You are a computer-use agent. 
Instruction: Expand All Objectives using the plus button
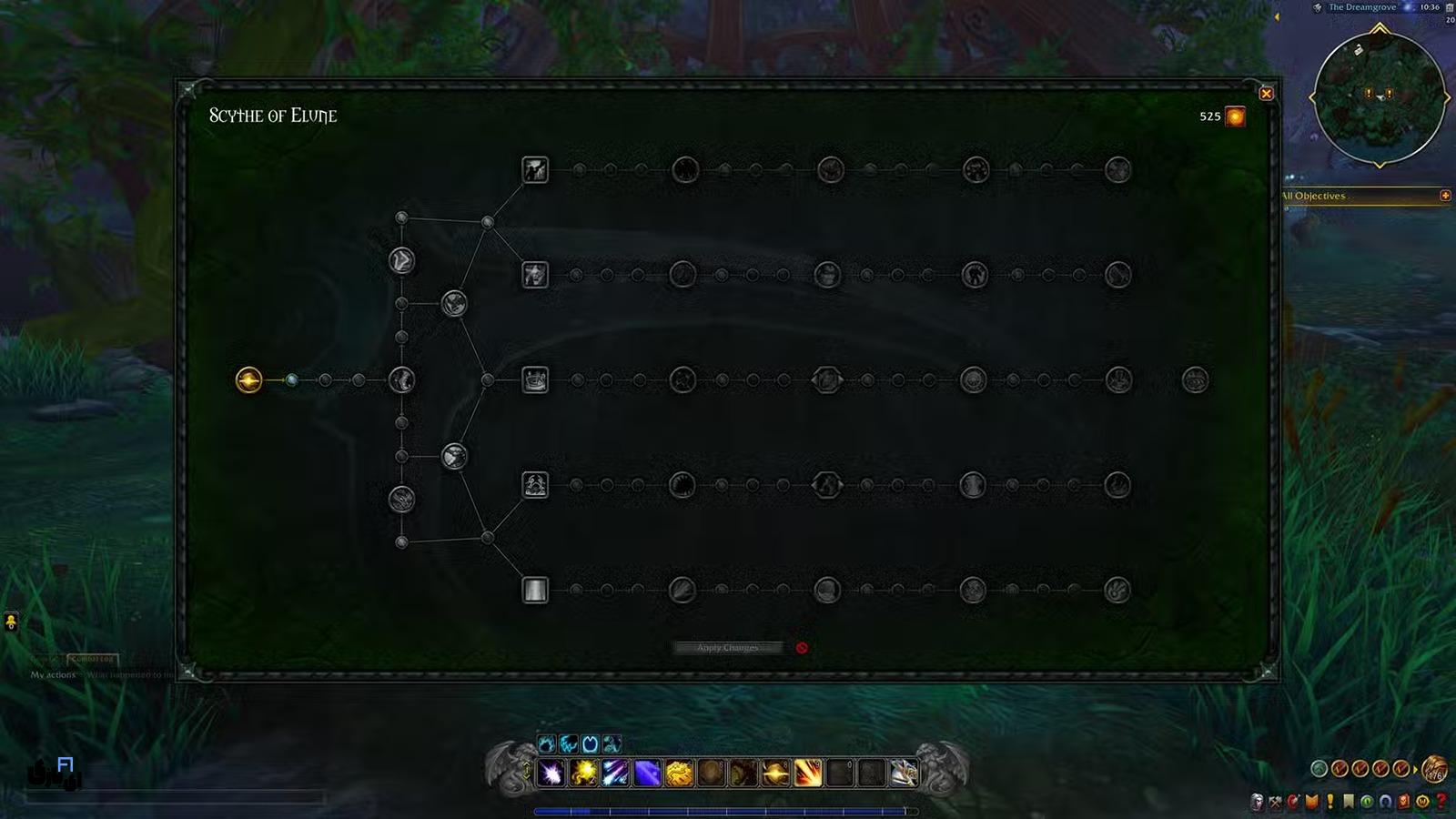1446,196
